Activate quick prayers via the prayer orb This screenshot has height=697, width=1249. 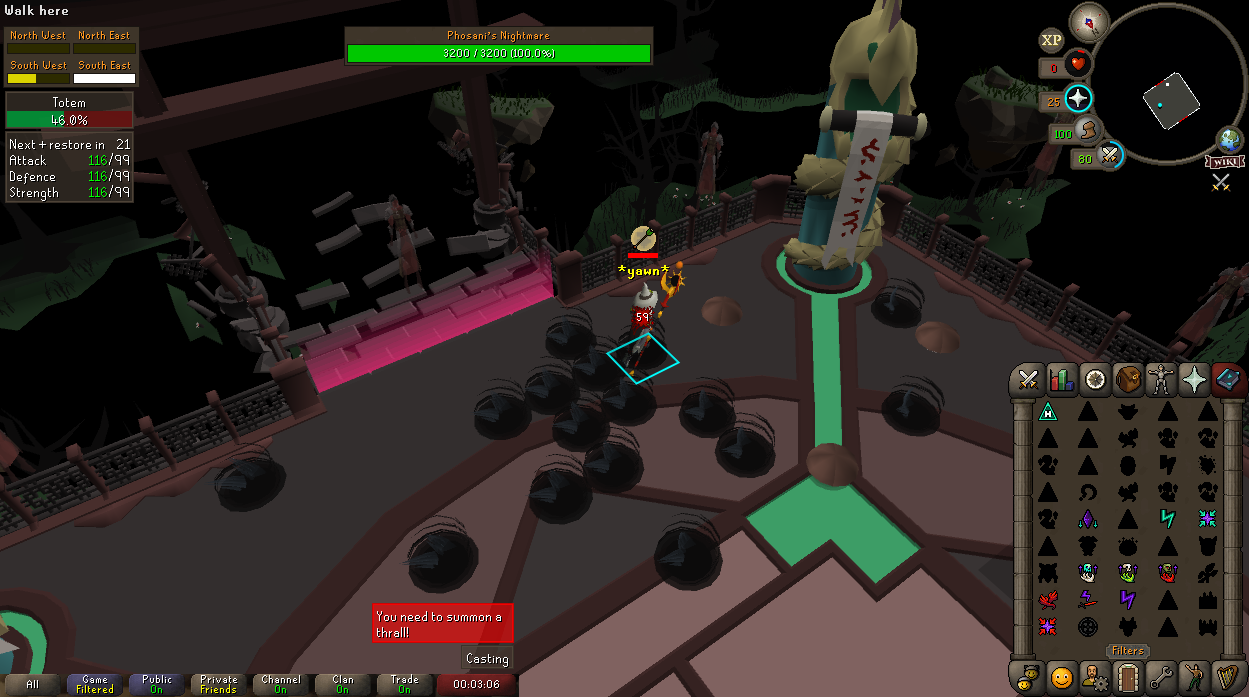1078,99
